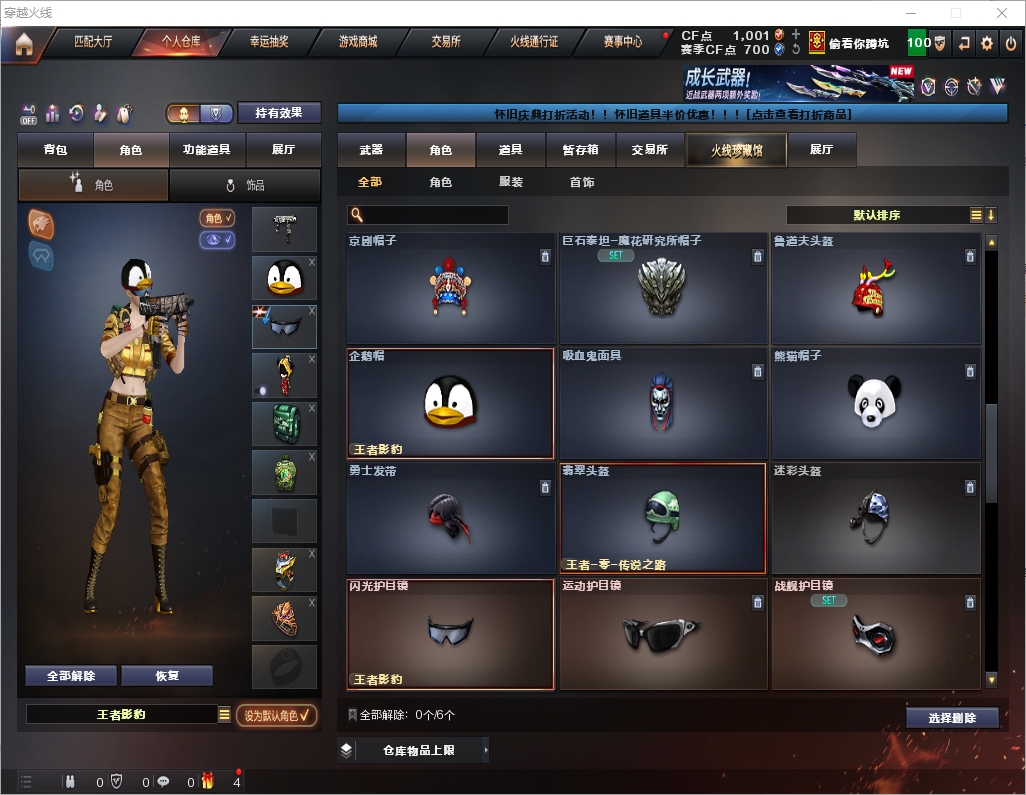Click the 全部解除 unequip all button
Screen dimensions: 1026x795
click(71, 676)
